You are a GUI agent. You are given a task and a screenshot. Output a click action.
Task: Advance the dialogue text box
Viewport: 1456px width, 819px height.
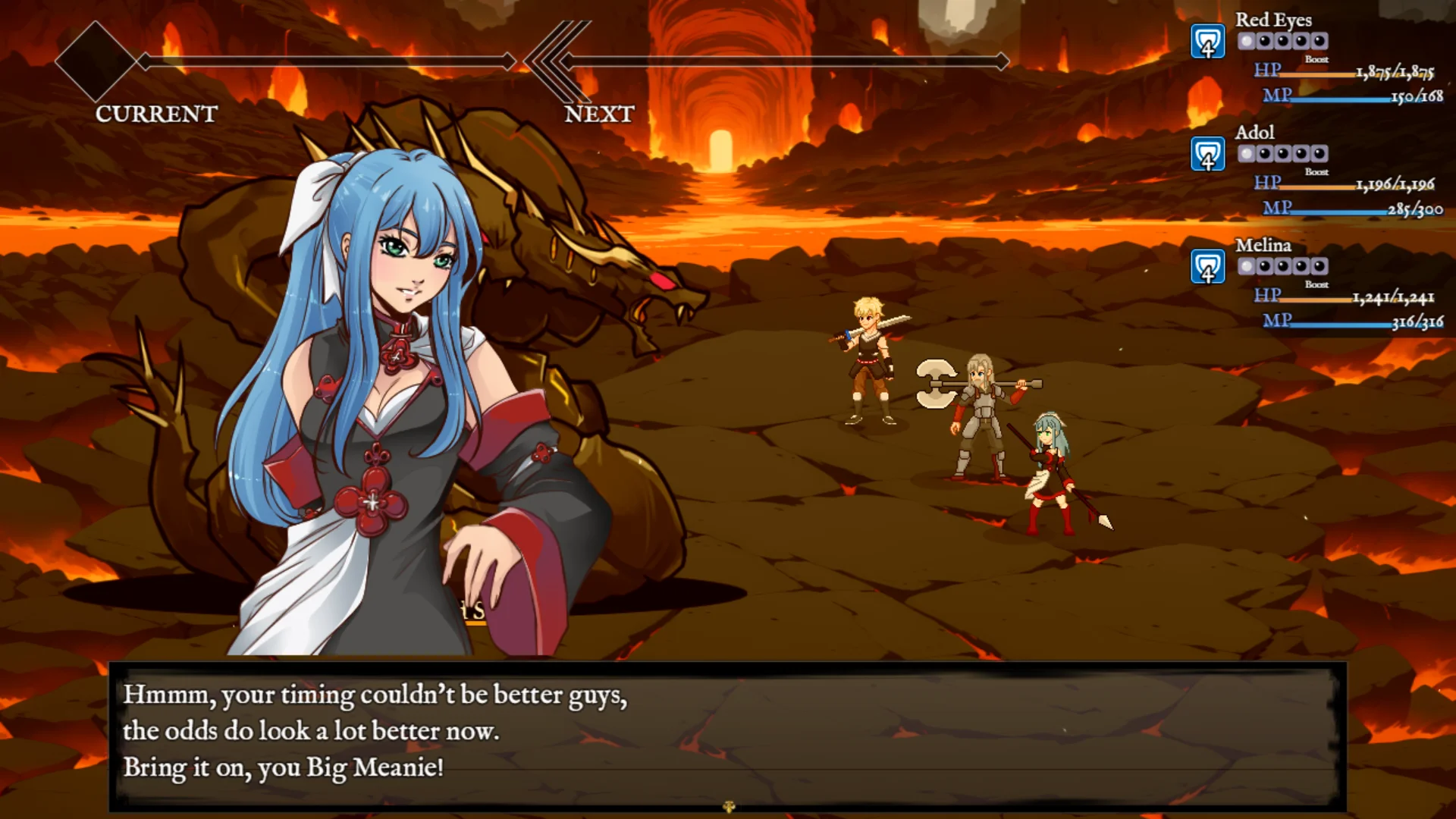point(728,732)
